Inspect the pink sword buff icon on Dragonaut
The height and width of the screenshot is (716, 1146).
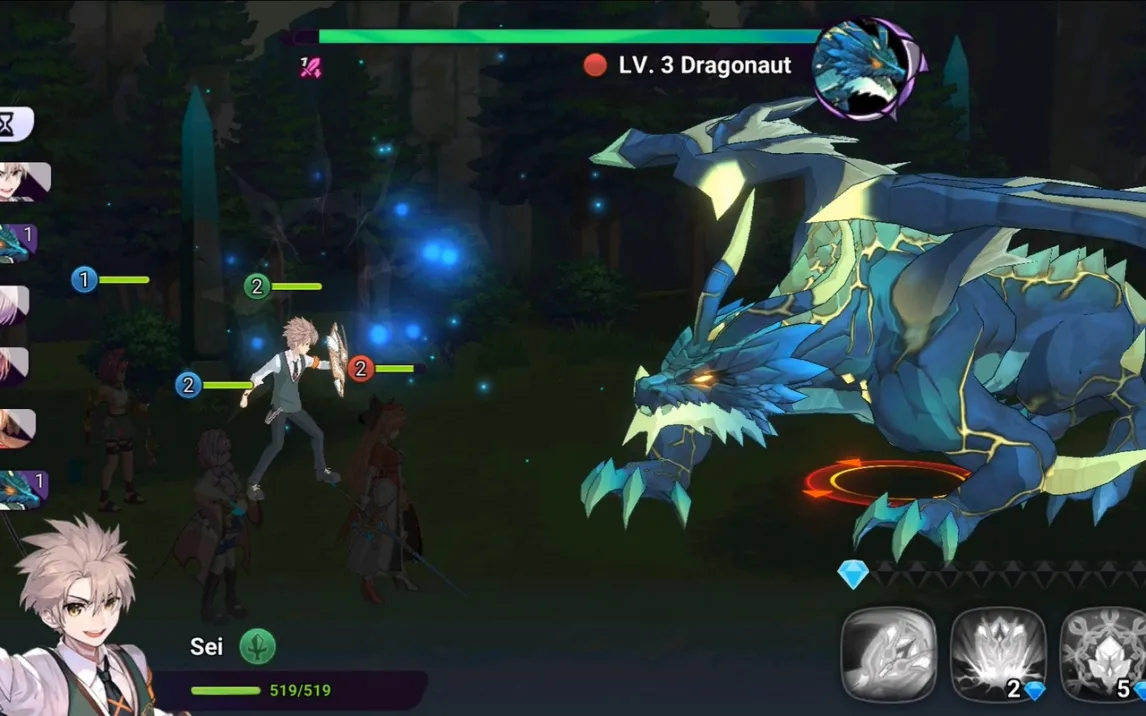(311, 68)
